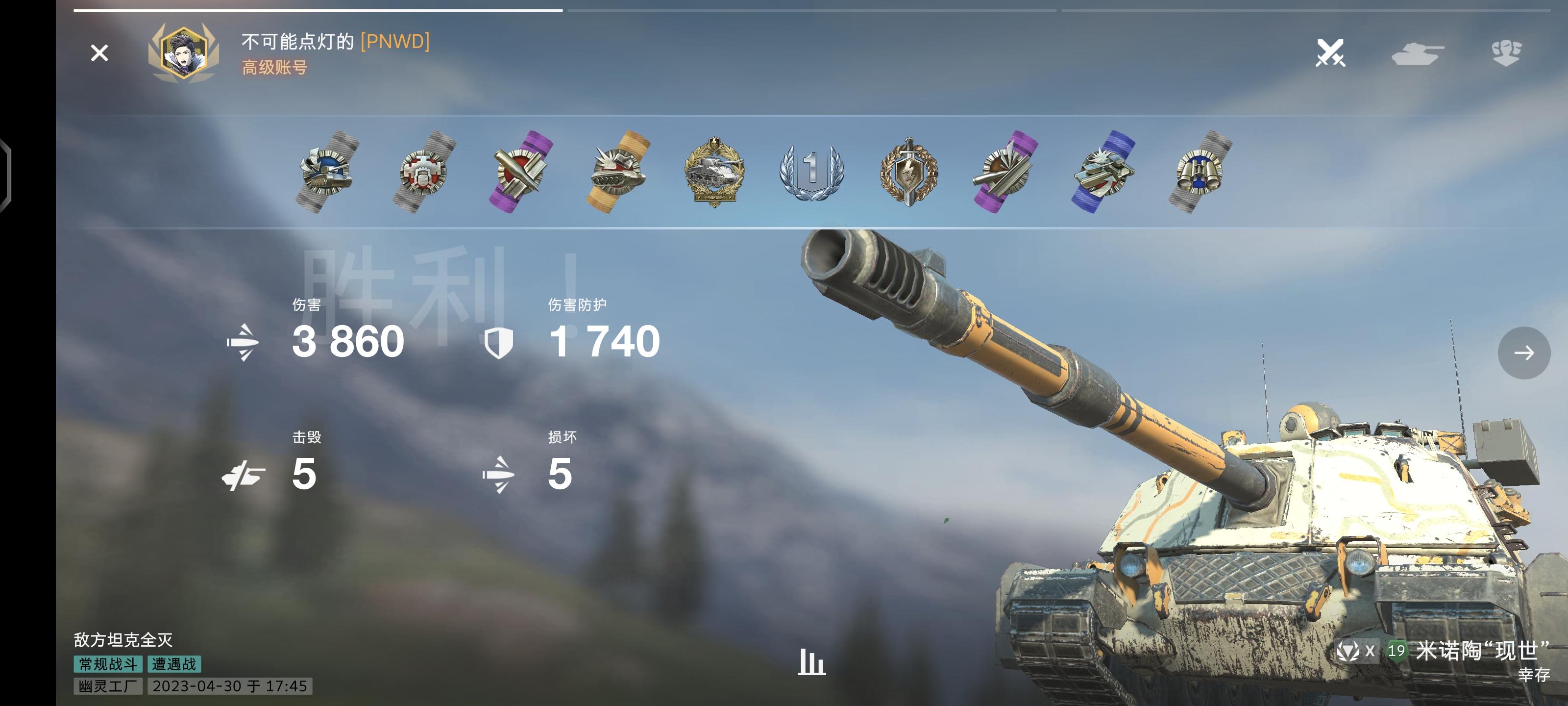The width and height of the screenshot is (1568, 706).
Task: View the silver laurel number 1 medal
Action: point(811,172)
